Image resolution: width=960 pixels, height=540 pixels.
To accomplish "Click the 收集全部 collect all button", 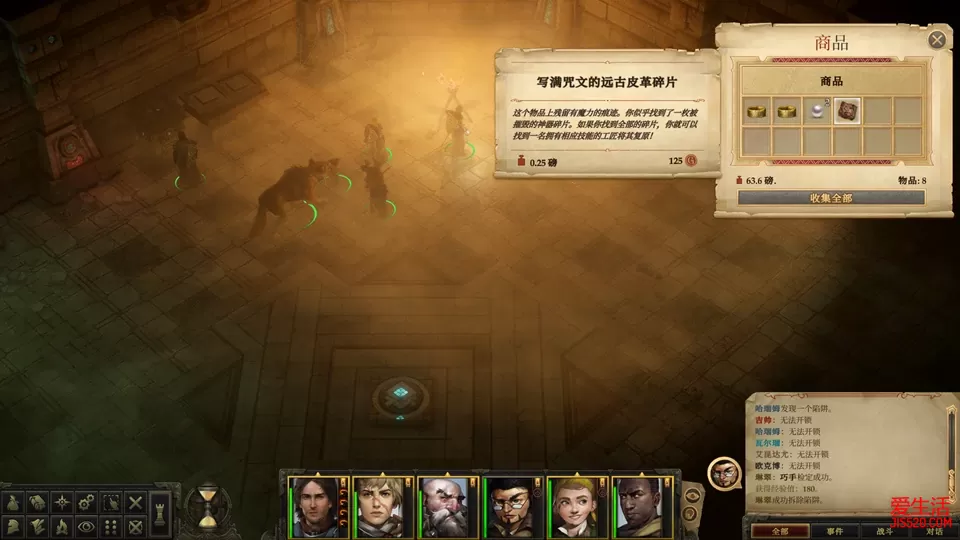I will pos(831,198).
